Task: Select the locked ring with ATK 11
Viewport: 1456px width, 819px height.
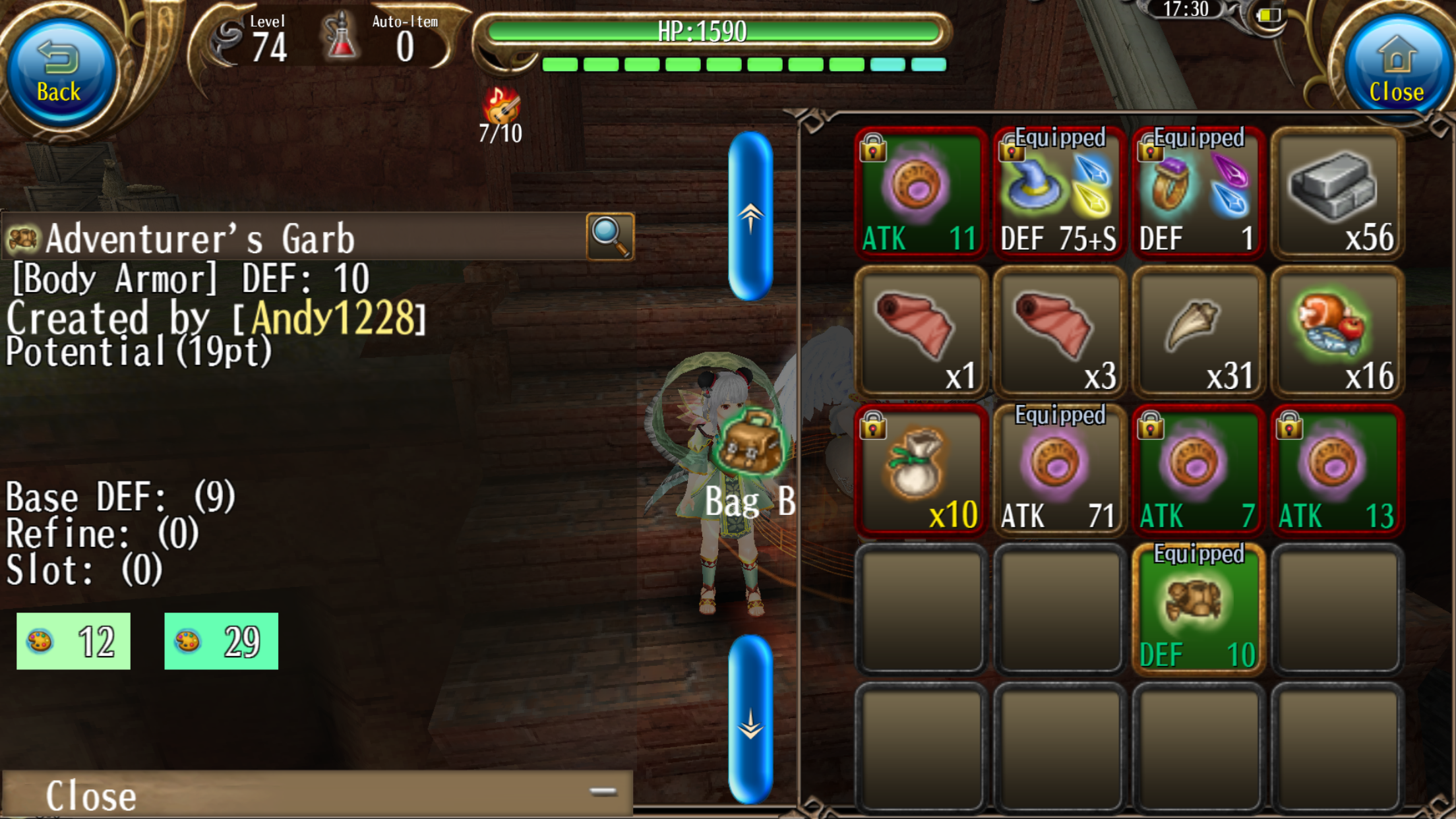Action: tap(920, 193)
